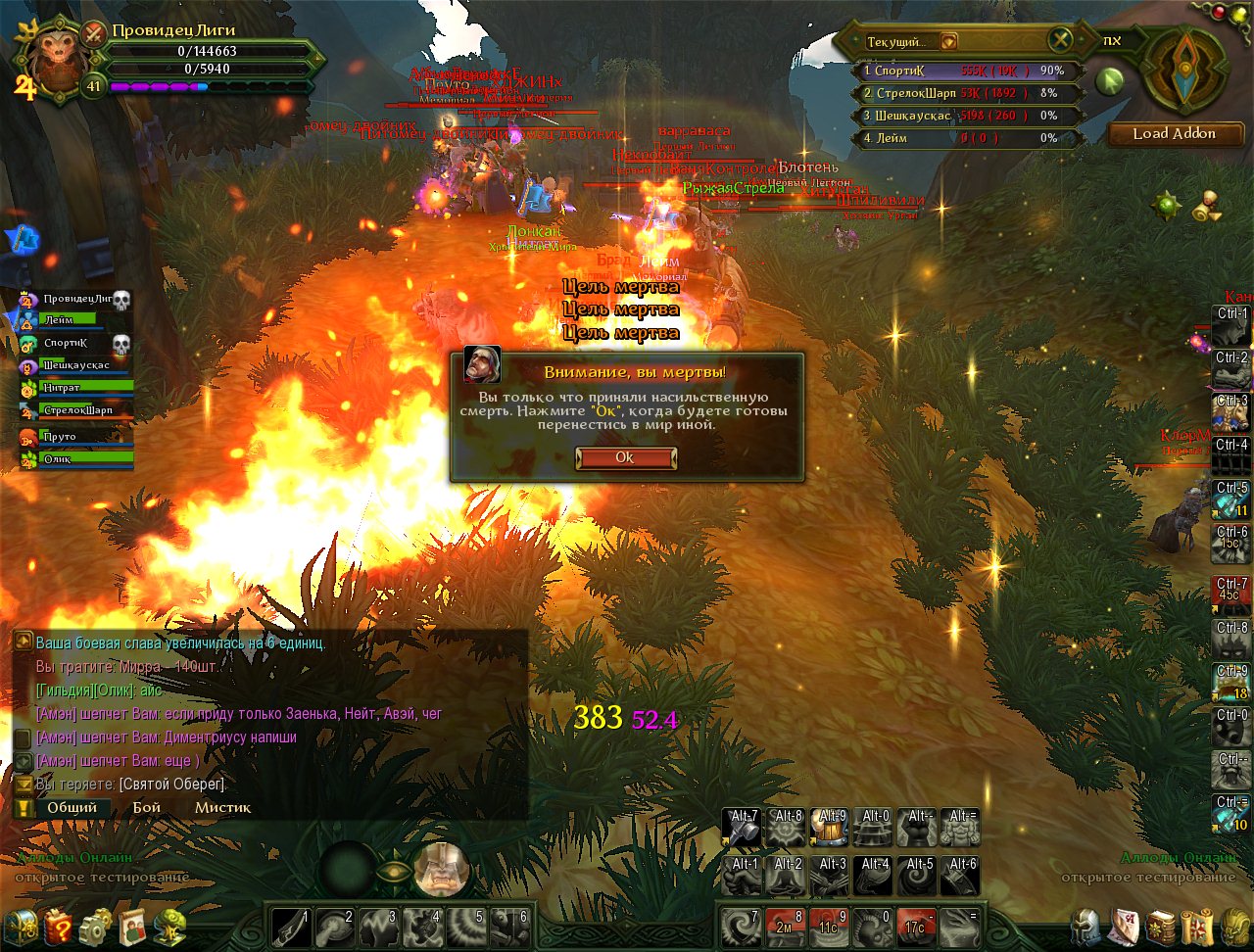
Task: Activate the Alt-7 hammer ability slot
Action: point(744,828)
